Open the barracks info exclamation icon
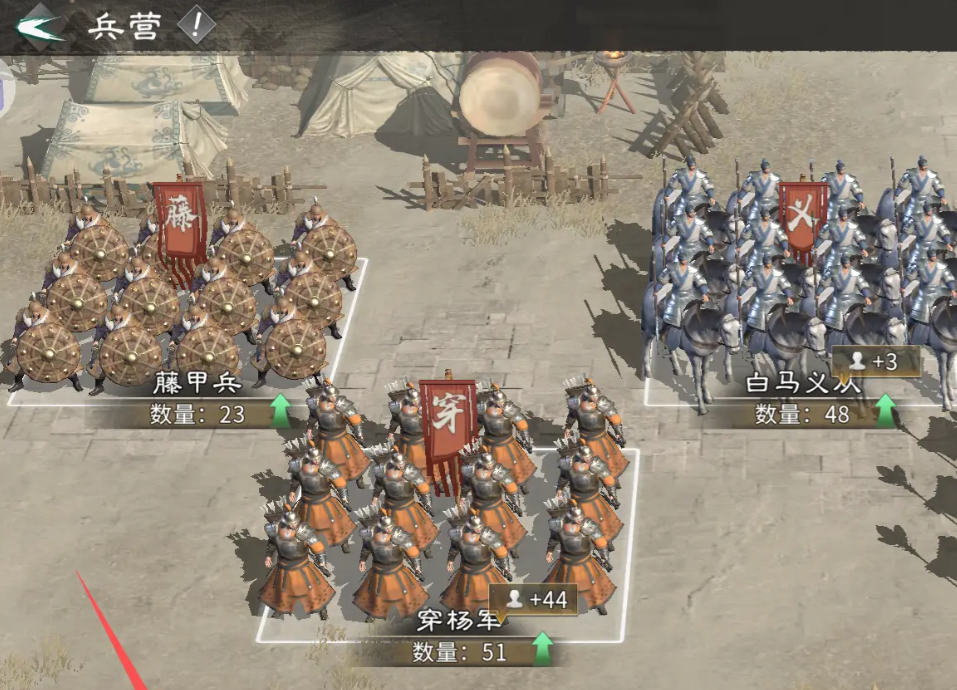 click(x=196, y=25)
